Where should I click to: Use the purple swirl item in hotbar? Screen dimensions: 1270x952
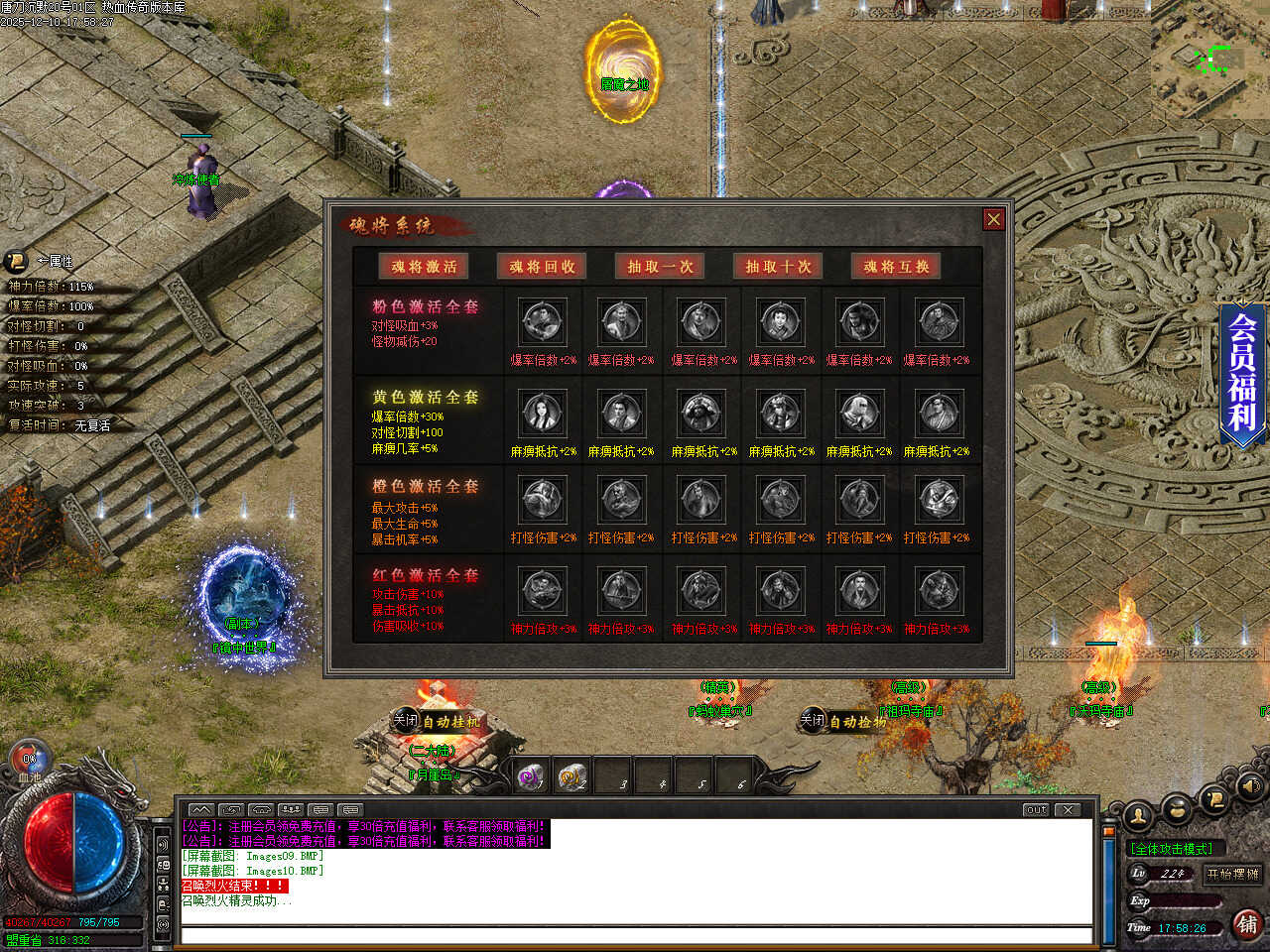pos(531,776)
